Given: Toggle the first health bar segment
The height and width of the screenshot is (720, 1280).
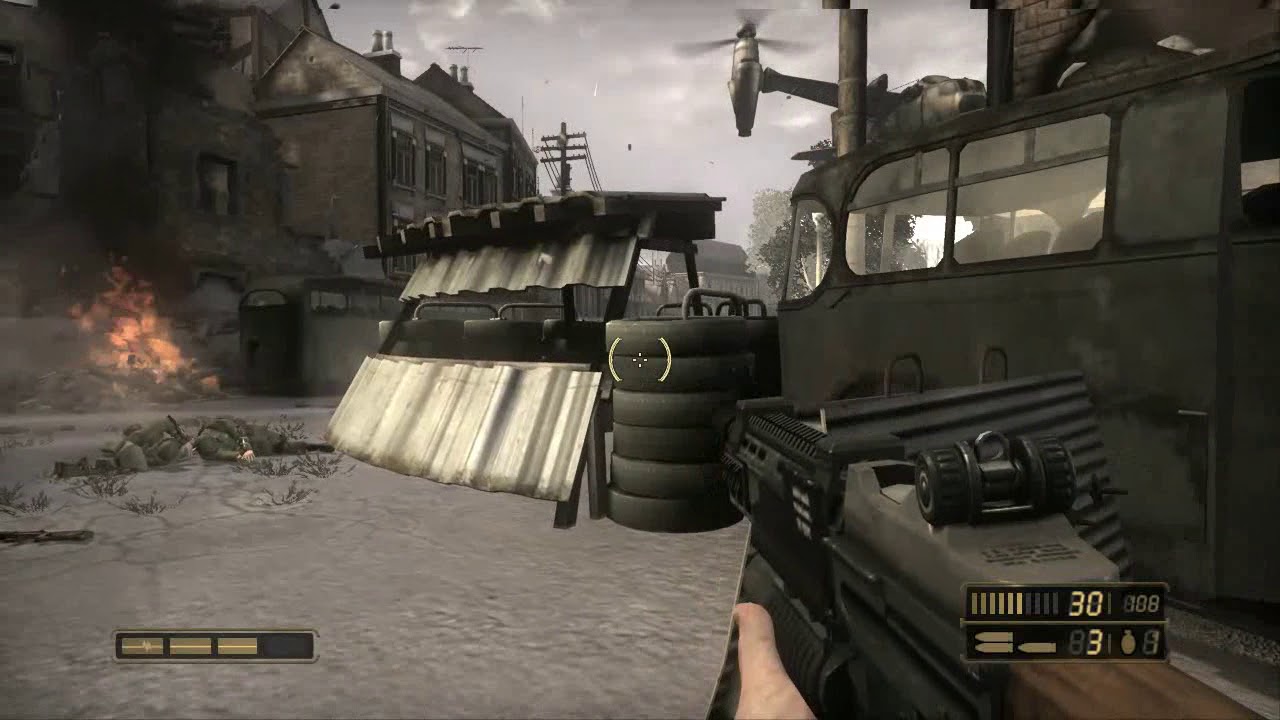Looking at the screenshot, I should [x=142, y=646].
